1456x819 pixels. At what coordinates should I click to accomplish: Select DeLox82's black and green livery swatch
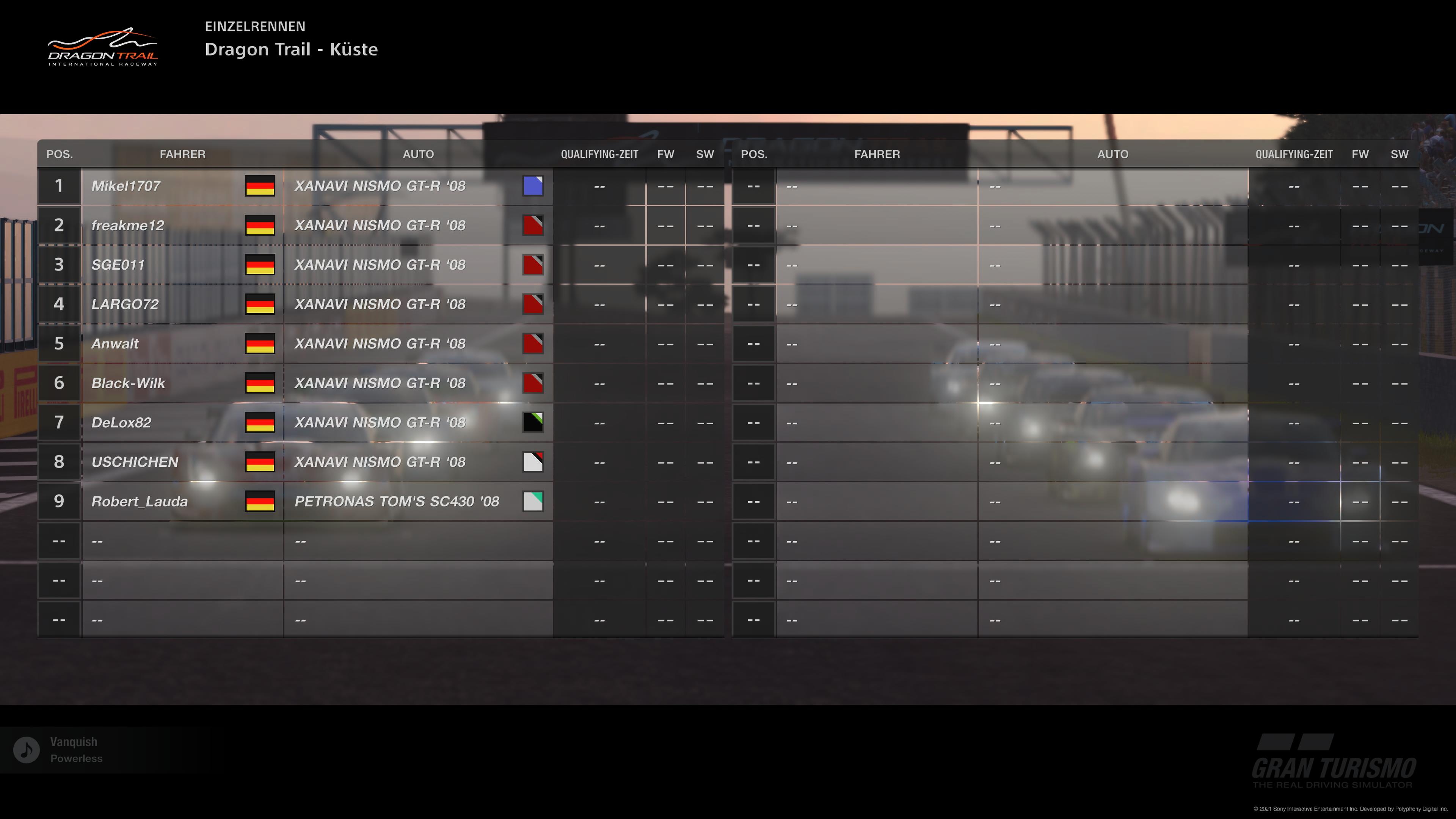(533, 422)
